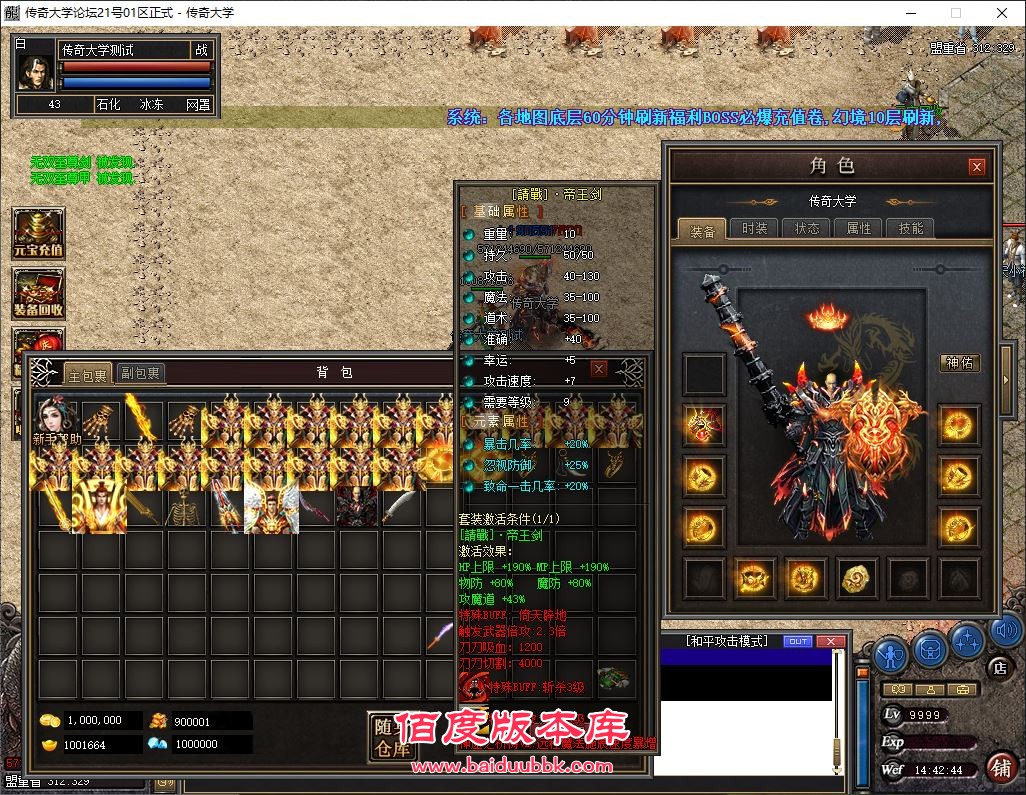Show the 属性 attributes tab
The height and width of the screenshot is (795, 1026).
[x=859, y=229]
